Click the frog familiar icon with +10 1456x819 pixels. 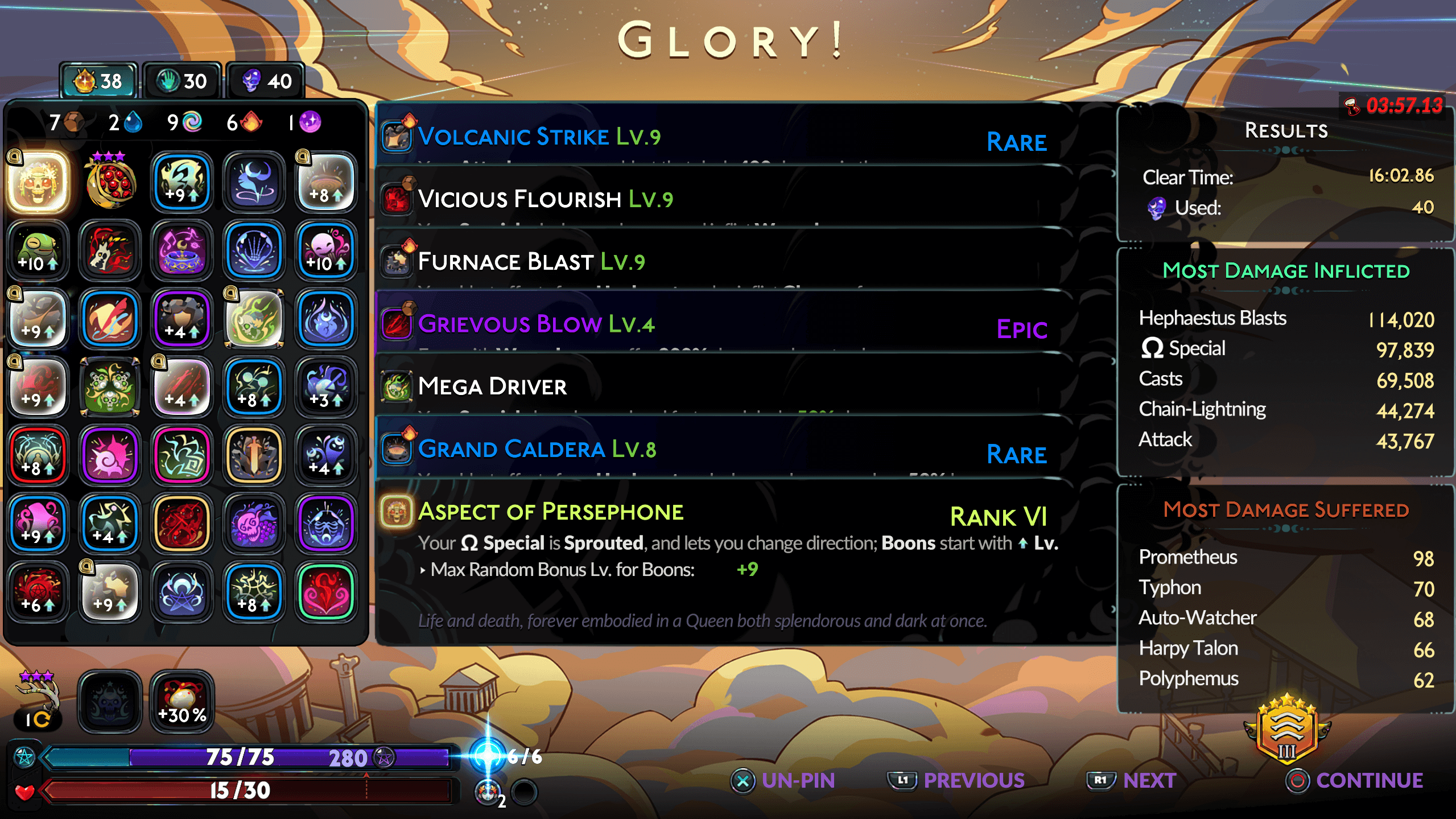[x=38, y=250]
